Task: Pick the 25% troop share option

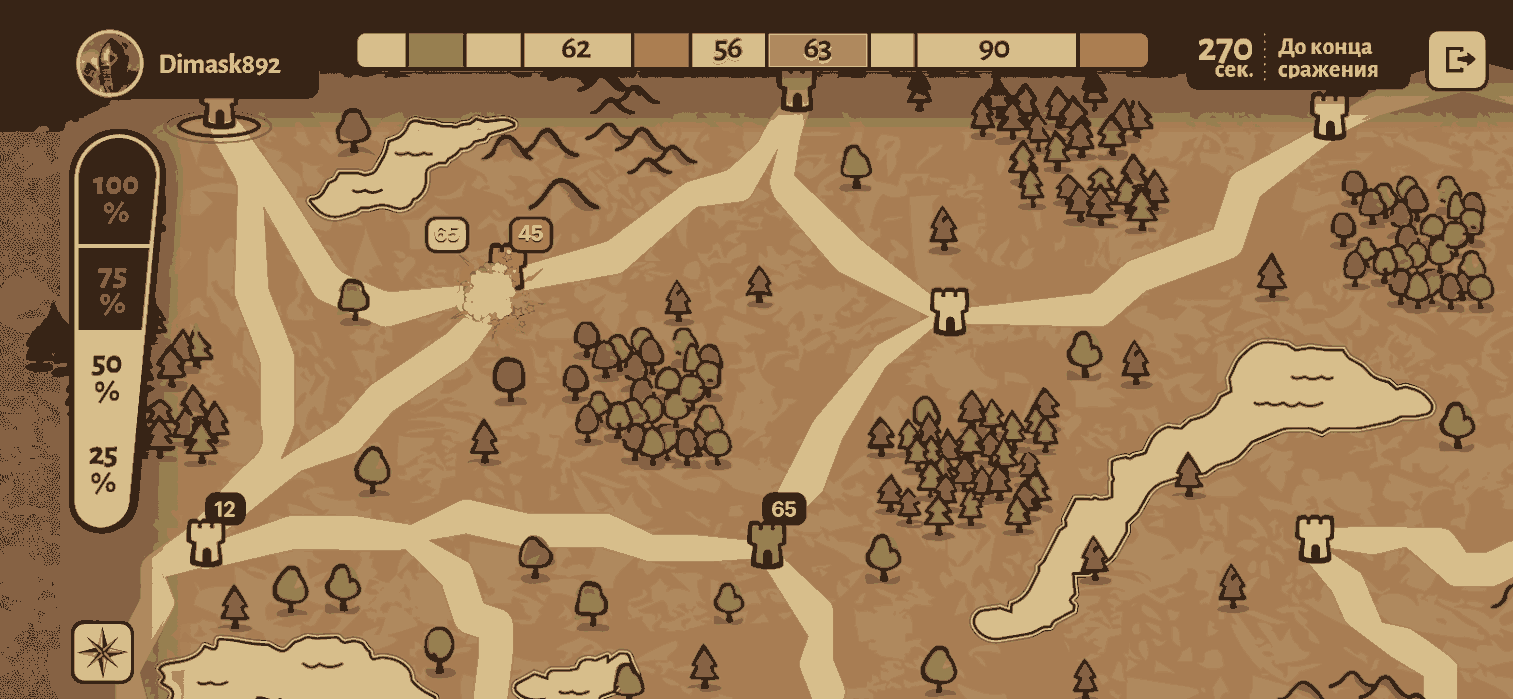Action: pos(104,470)
